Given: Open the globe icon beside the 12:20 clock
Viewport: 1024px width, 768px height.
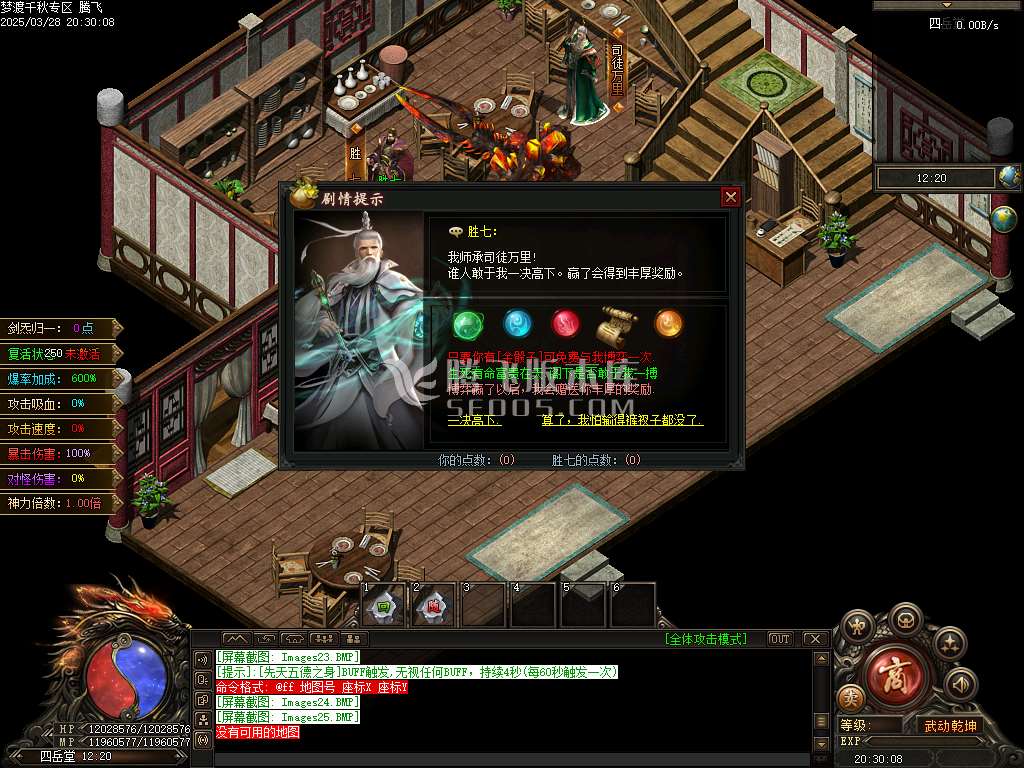Looking at the screenshot, I should pyautogui.click(x=1010, y=178).
